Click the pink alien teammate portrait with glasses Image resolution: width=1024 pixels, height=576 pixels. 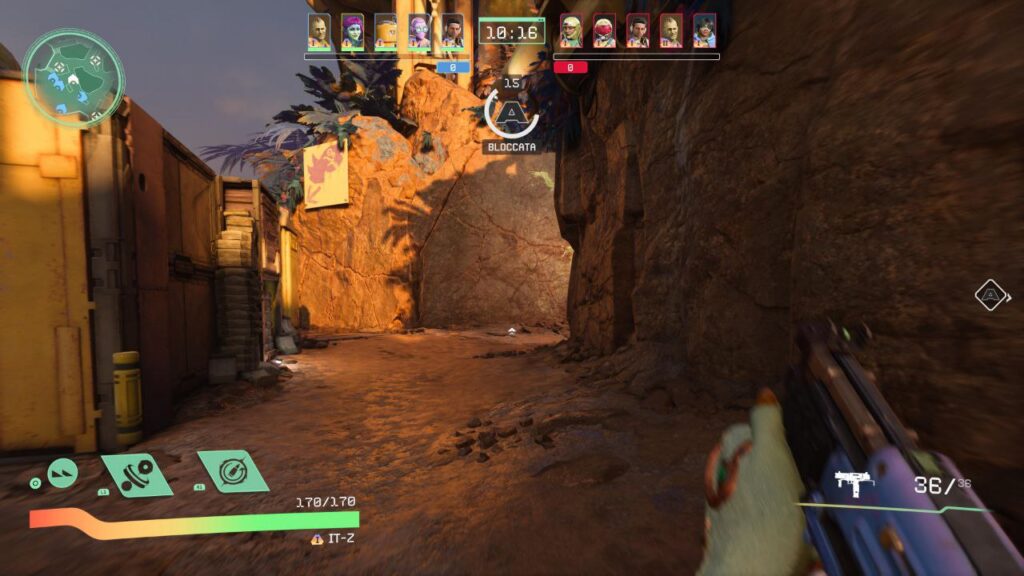[x=419, y=31]
